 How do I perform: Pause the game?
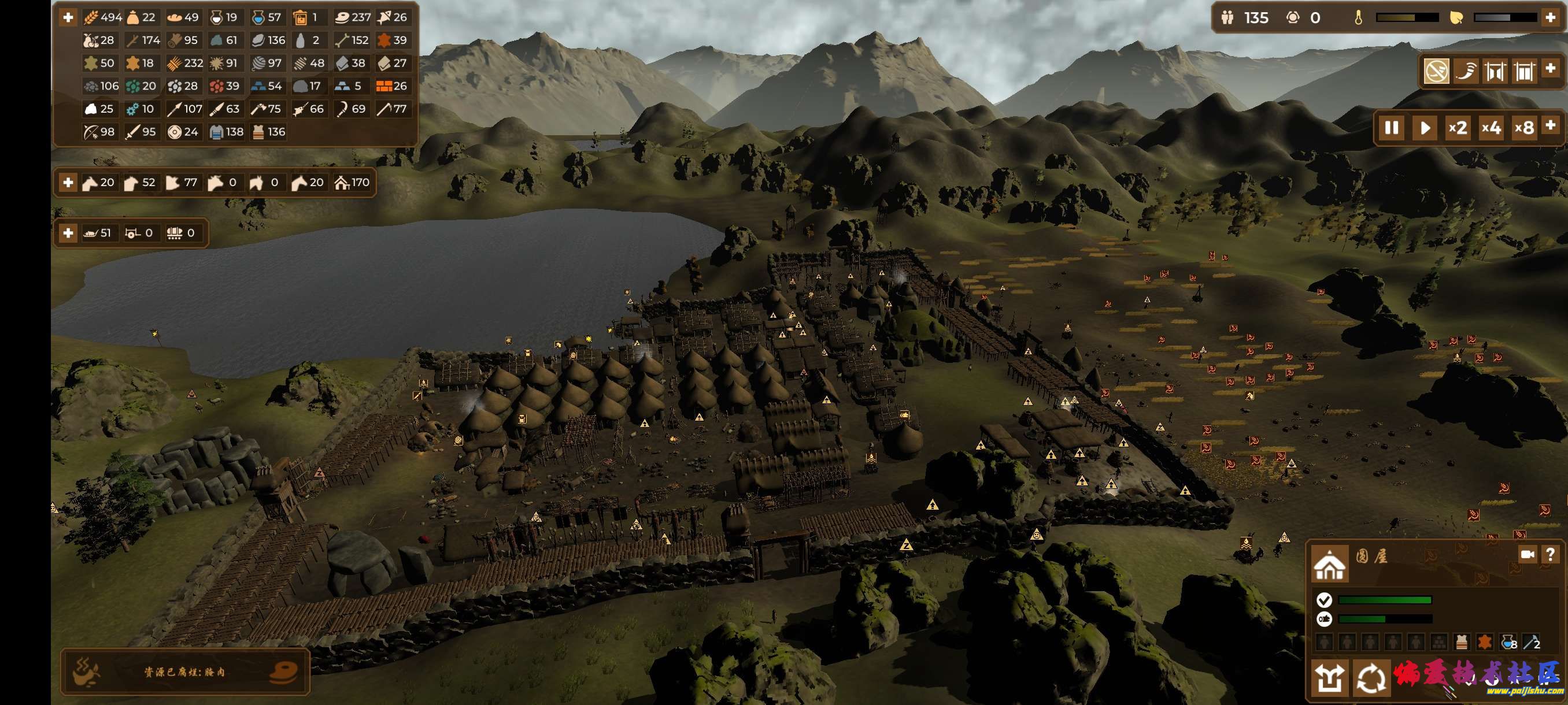(1392, 128)
